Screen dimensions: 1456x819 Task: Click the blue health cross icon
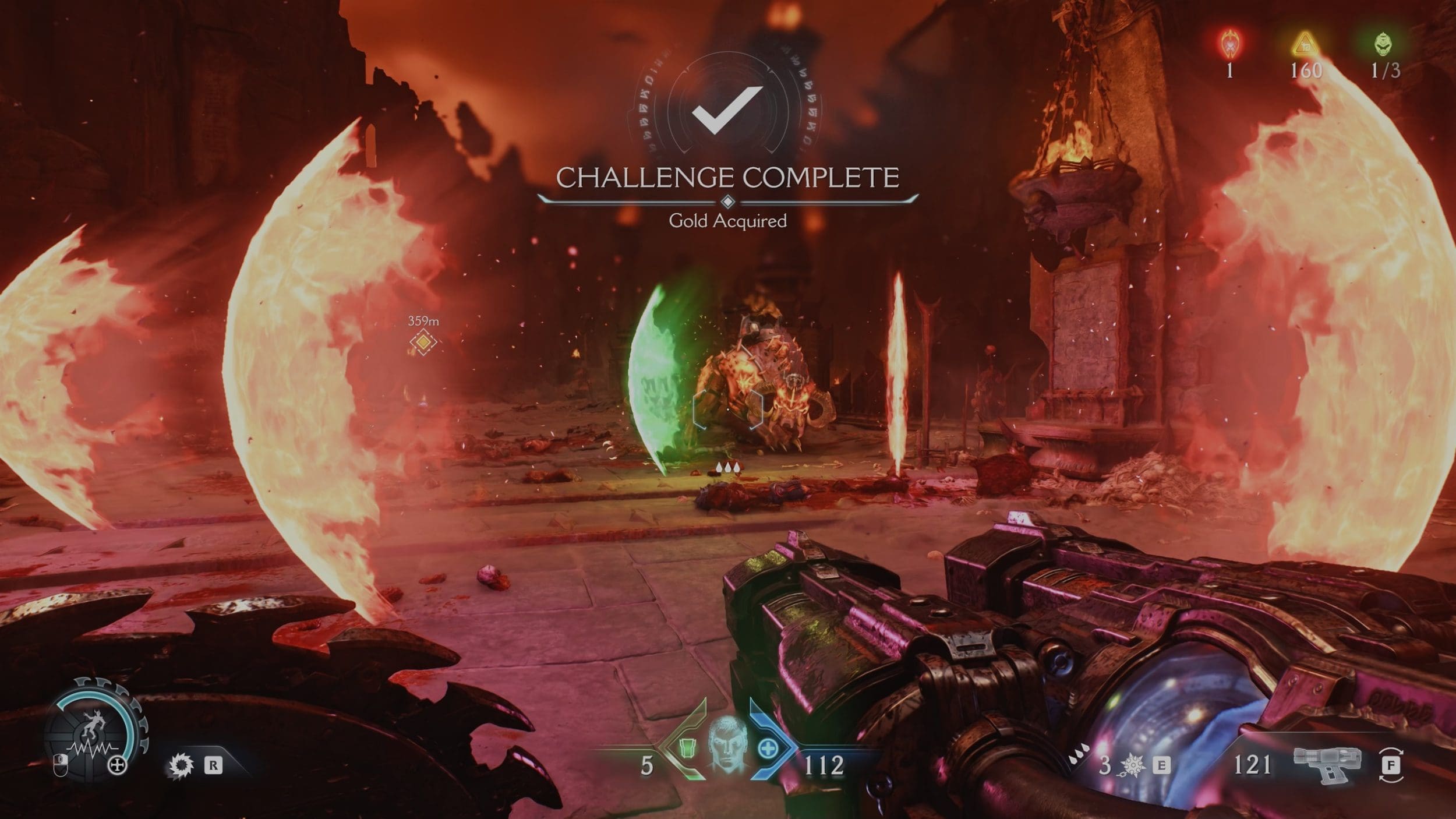click(767, 747)
